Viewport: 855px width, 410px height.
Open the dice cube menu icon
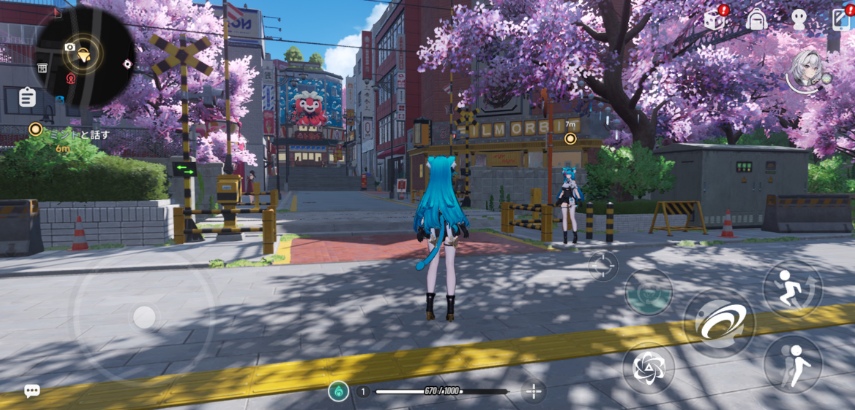pos(714,19)
